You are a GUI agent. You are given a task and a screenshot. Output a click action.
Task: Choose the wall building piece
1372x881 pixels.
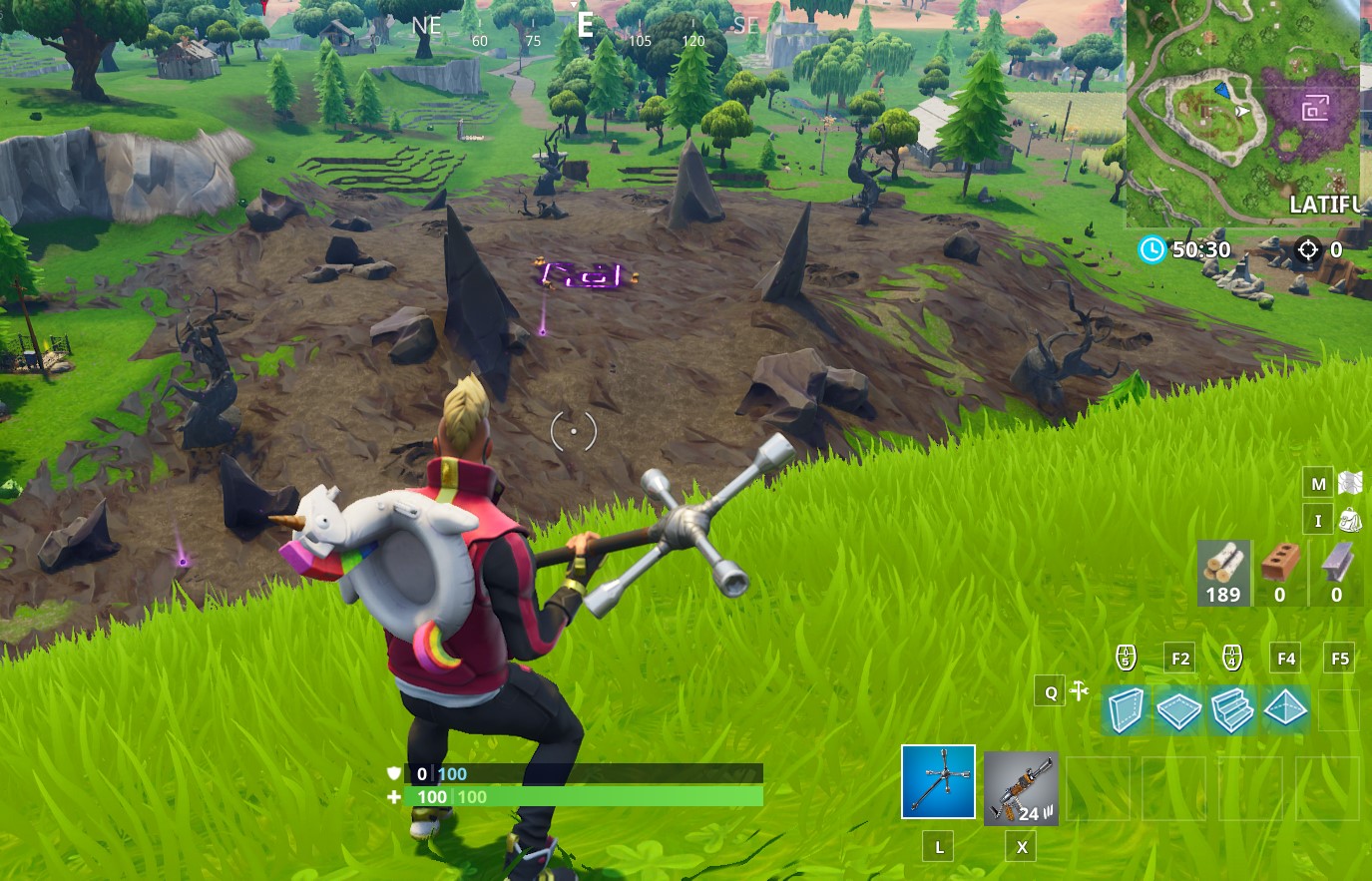(1125, 710)
